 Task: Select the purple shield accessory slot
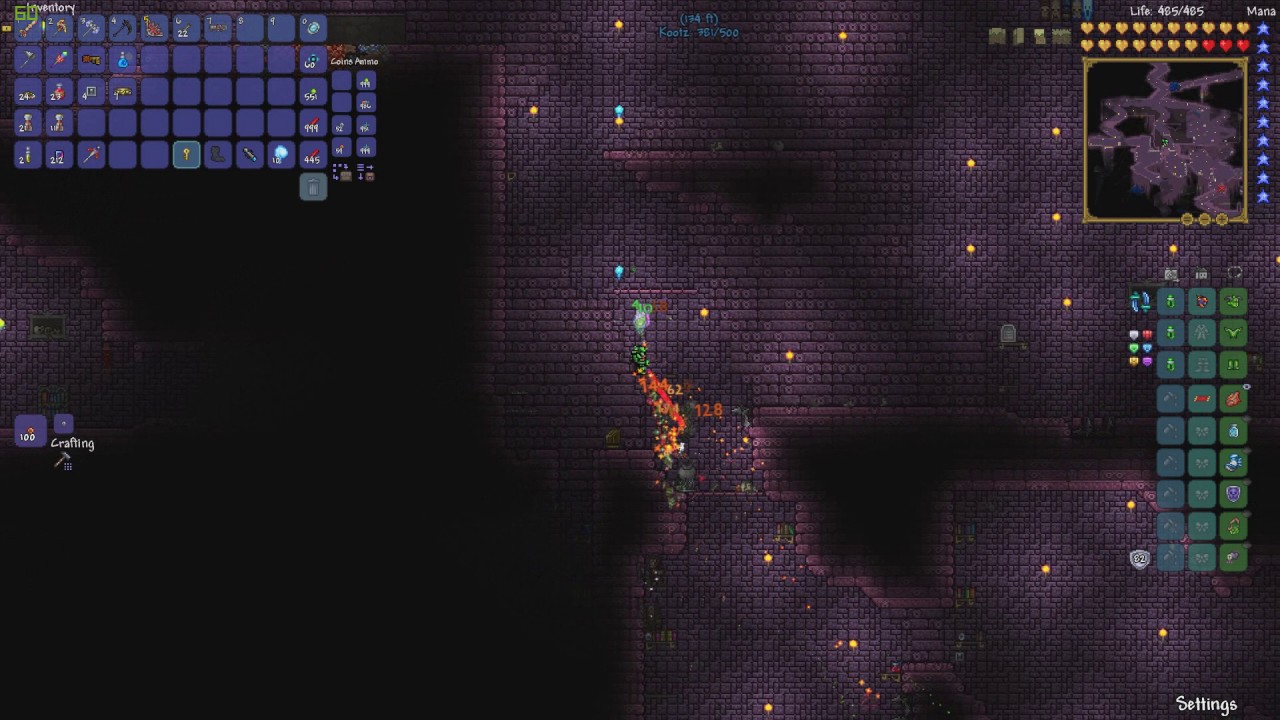(1233, 493)
